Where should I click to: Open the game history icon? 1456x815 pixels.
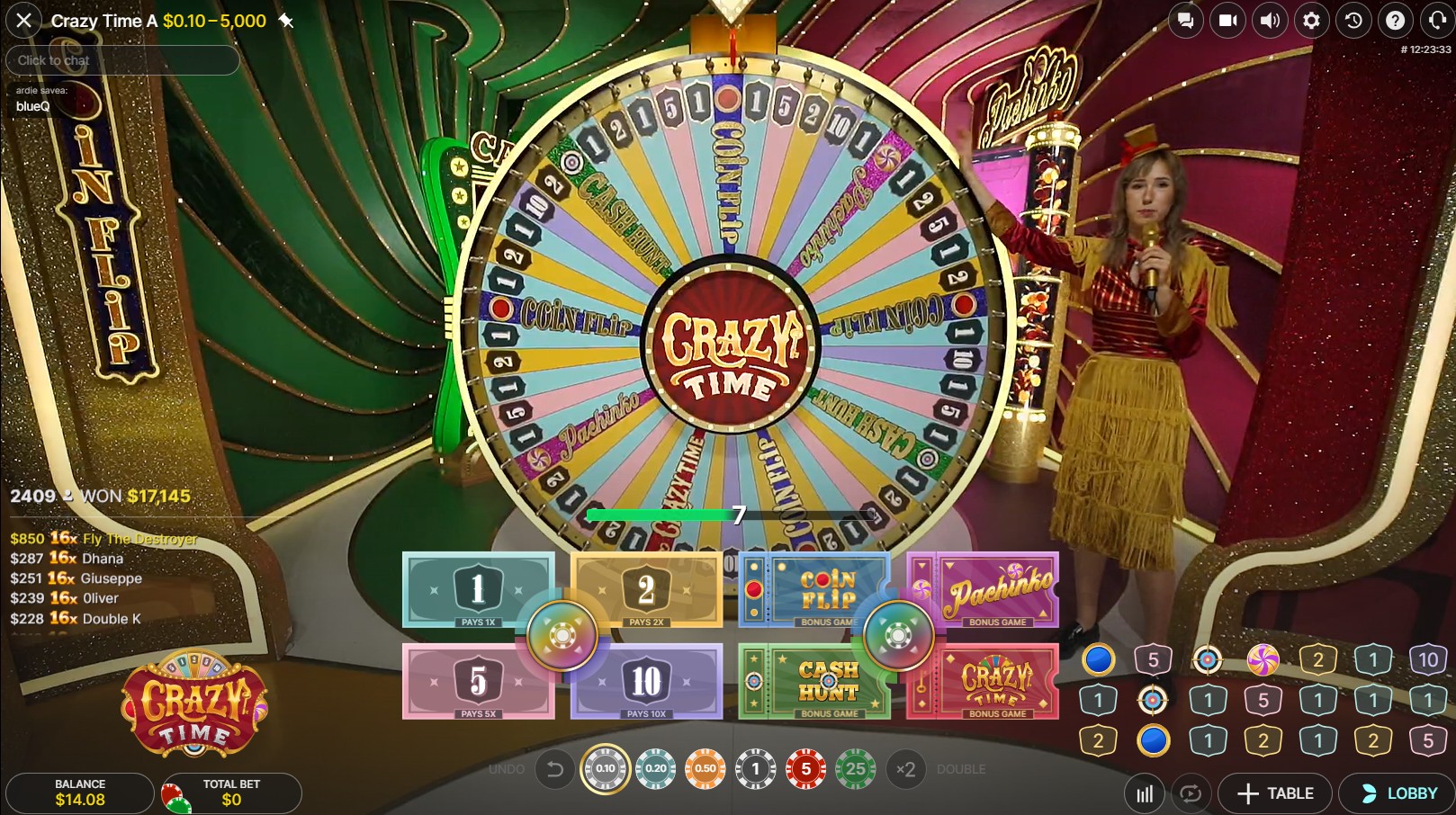coord(1354,20)
